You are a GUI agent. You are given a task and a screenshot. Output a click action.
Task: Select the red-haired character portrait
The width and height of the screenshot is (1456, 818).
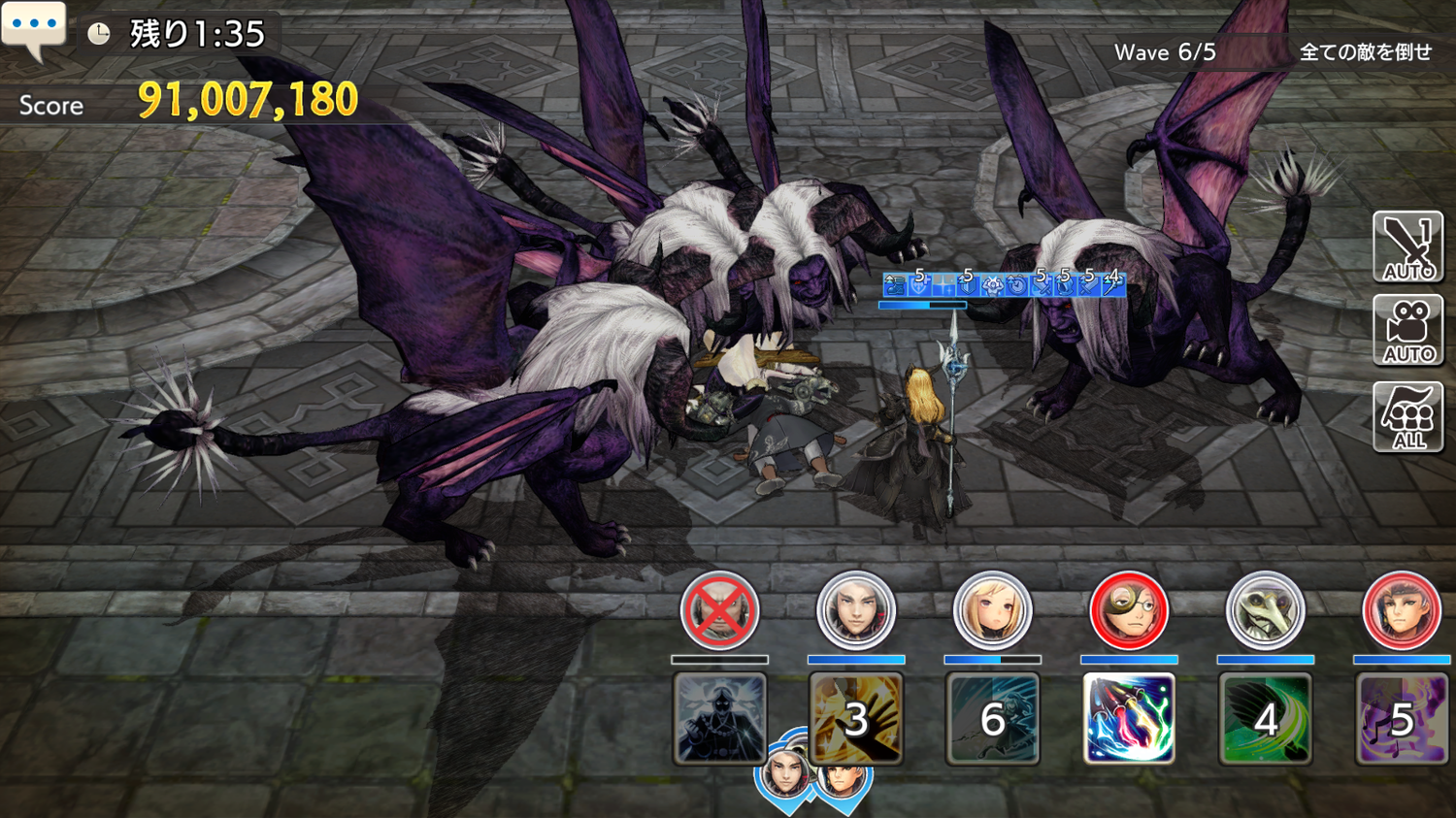(1401, 611)
